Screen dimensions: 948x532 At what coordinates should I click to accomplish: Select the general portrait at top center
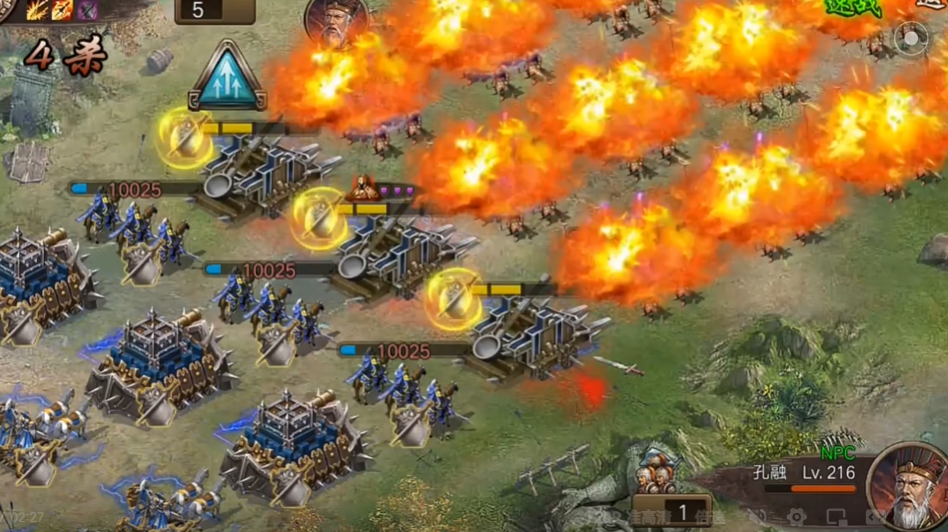[336, 20]
